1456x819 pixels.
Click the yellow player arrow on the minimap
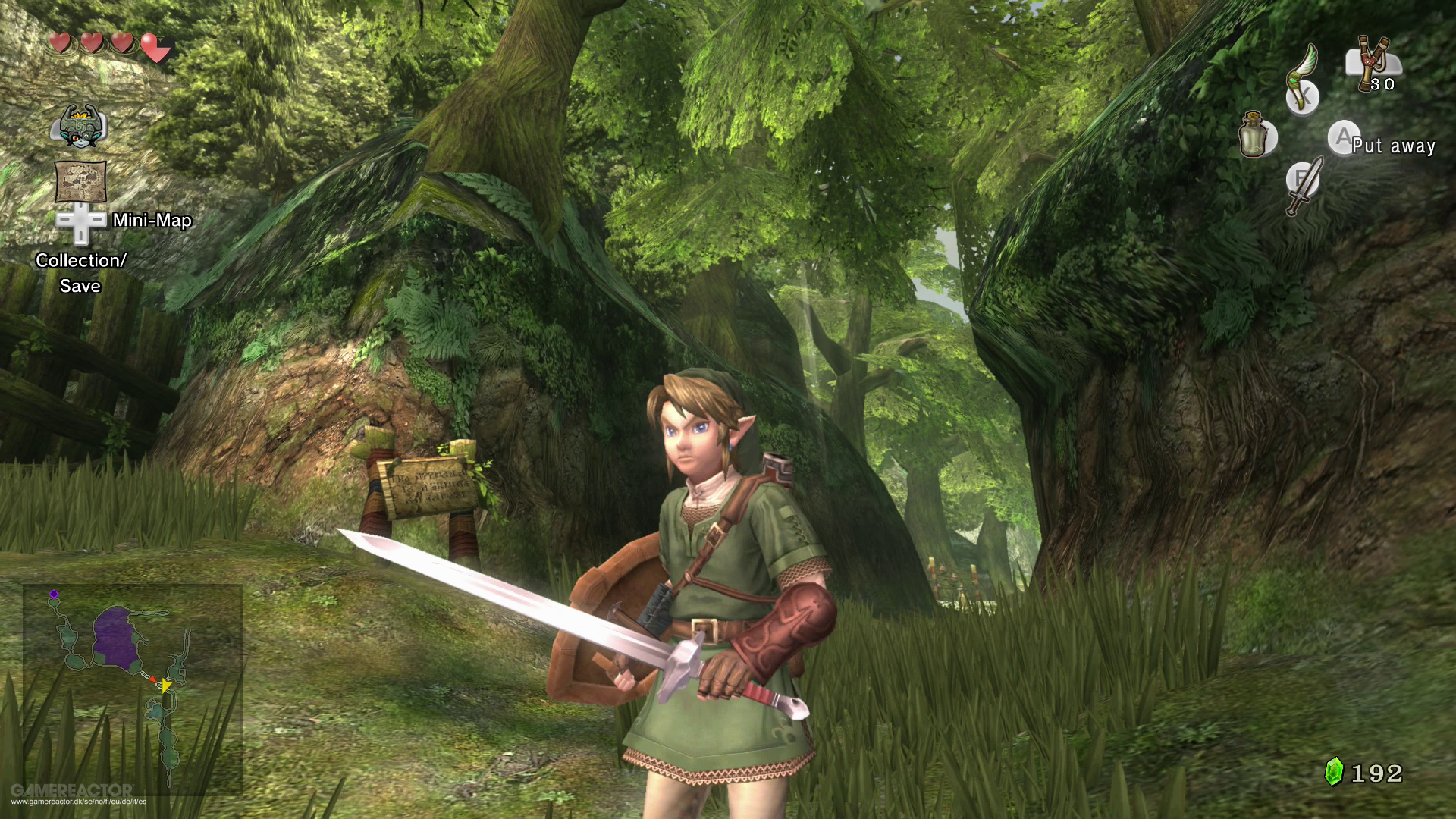[165, 686]
